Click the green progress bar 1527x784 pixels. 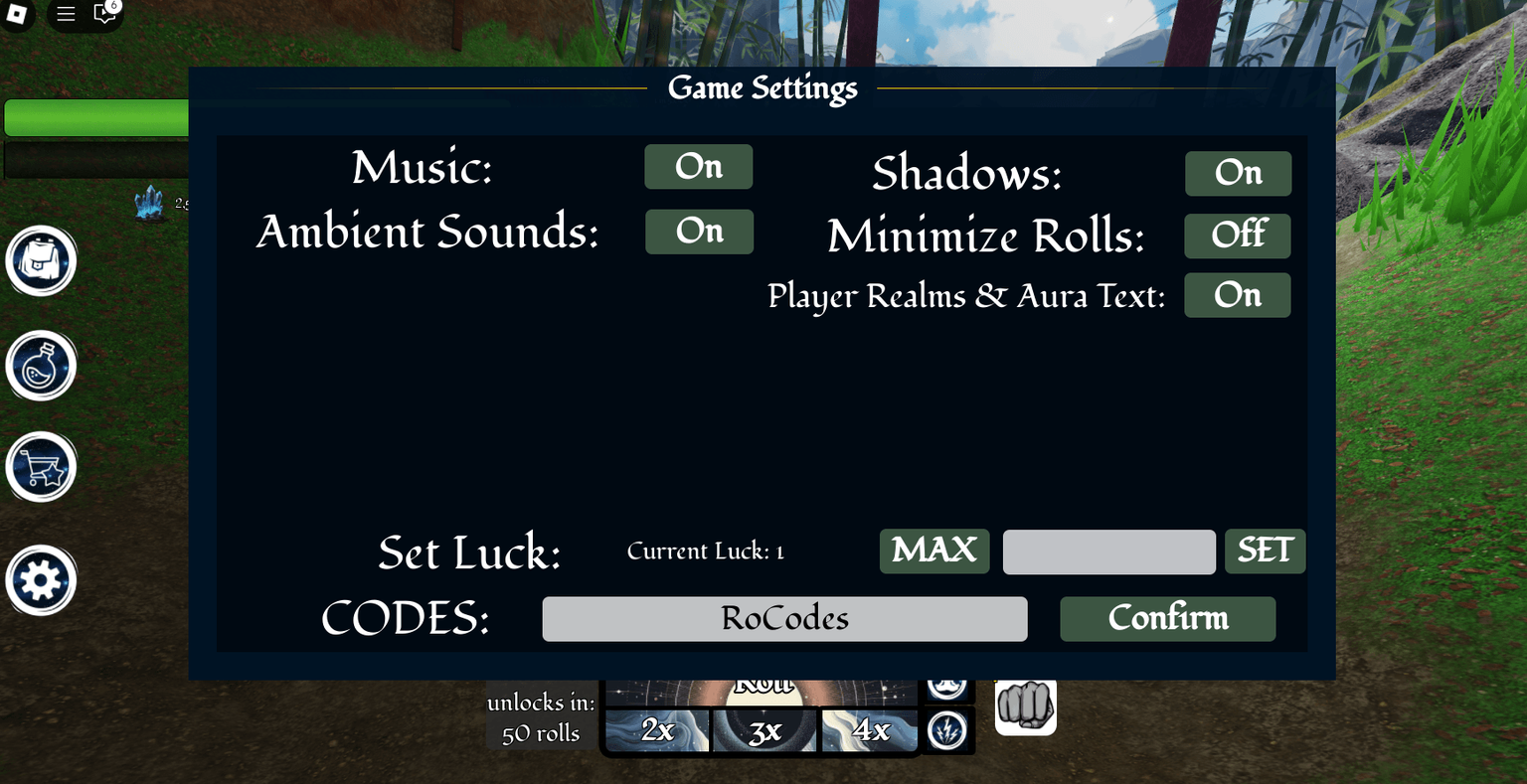pyautogui.click(x=94, y=116)
